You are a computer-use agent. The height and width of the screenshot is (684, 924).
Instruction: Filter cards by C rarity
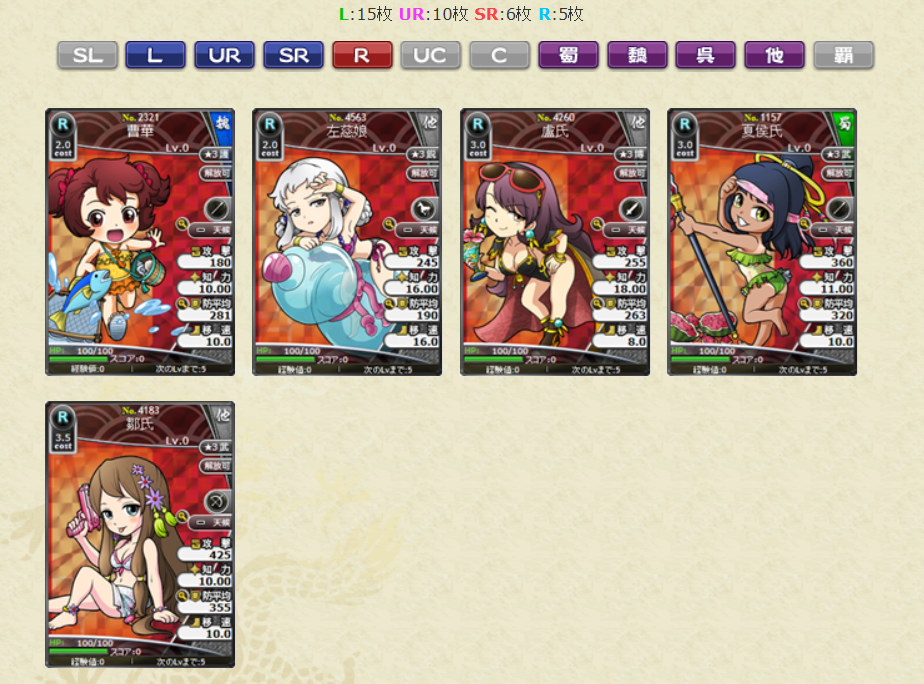tap(500, 55)
